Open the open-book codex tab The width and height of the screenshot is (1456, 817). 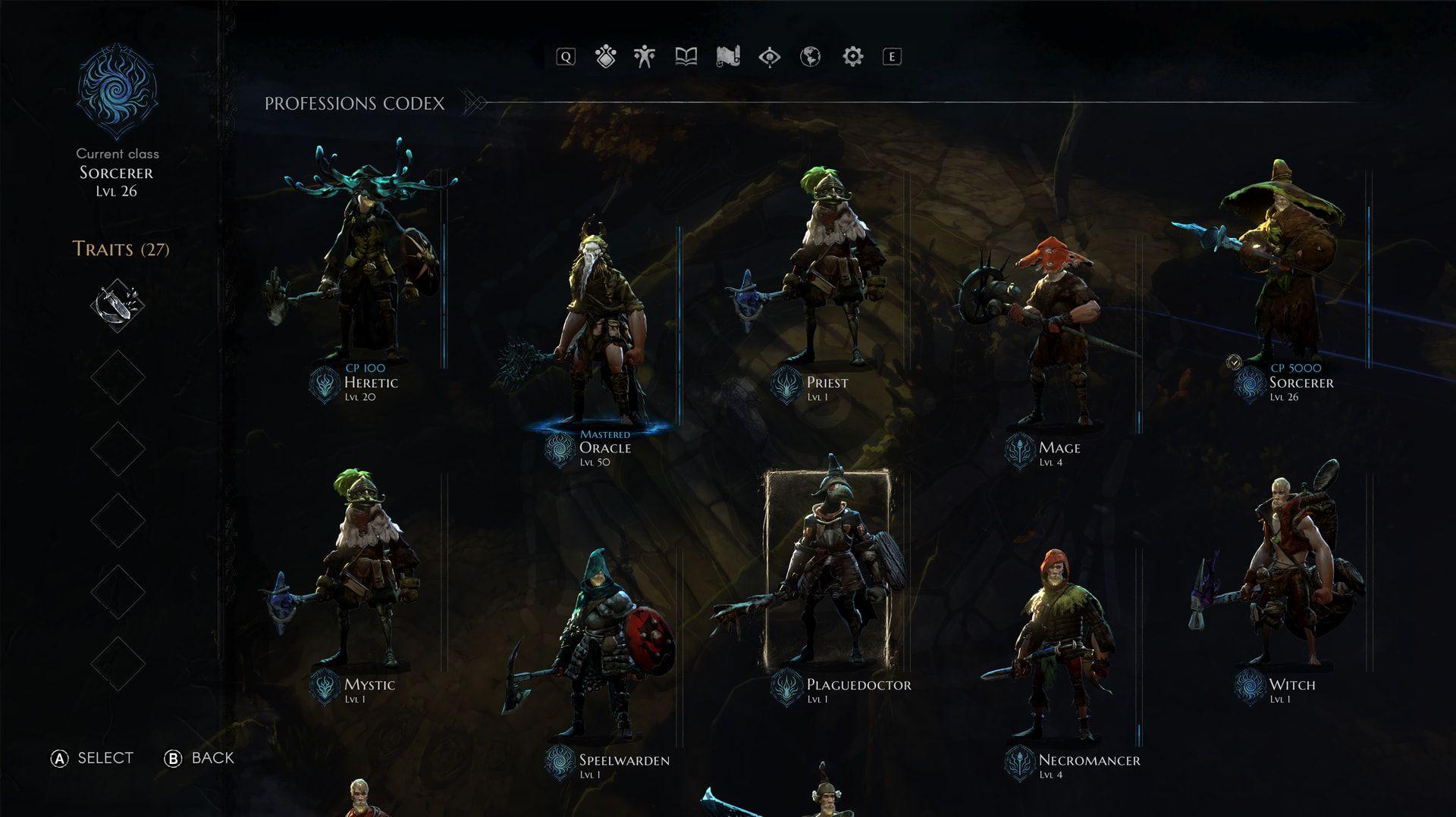click(686, 57)
